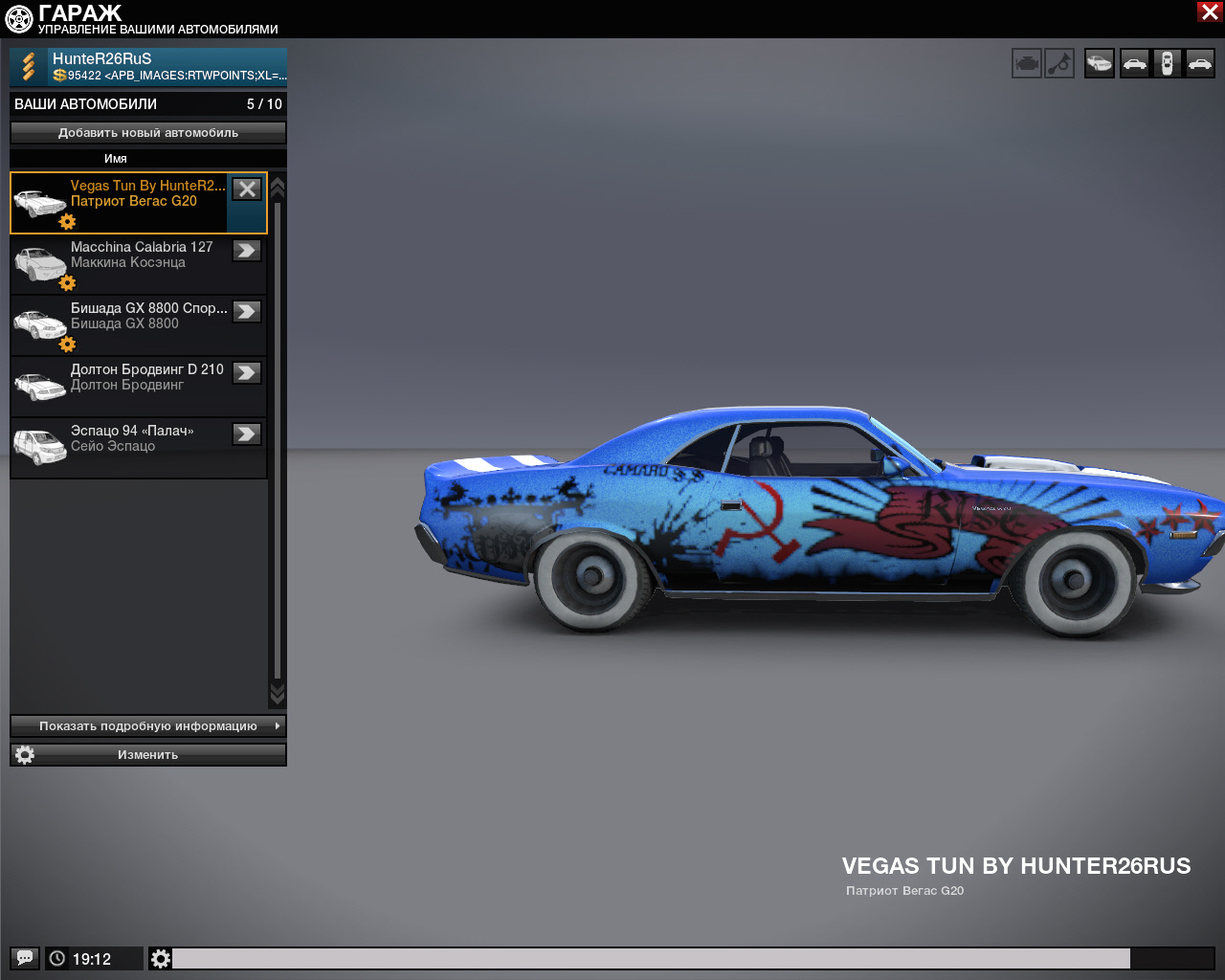Screen dimensions: 1225x980
Task: Show the engine sound preview icon
Action: tap(1026, 64)
